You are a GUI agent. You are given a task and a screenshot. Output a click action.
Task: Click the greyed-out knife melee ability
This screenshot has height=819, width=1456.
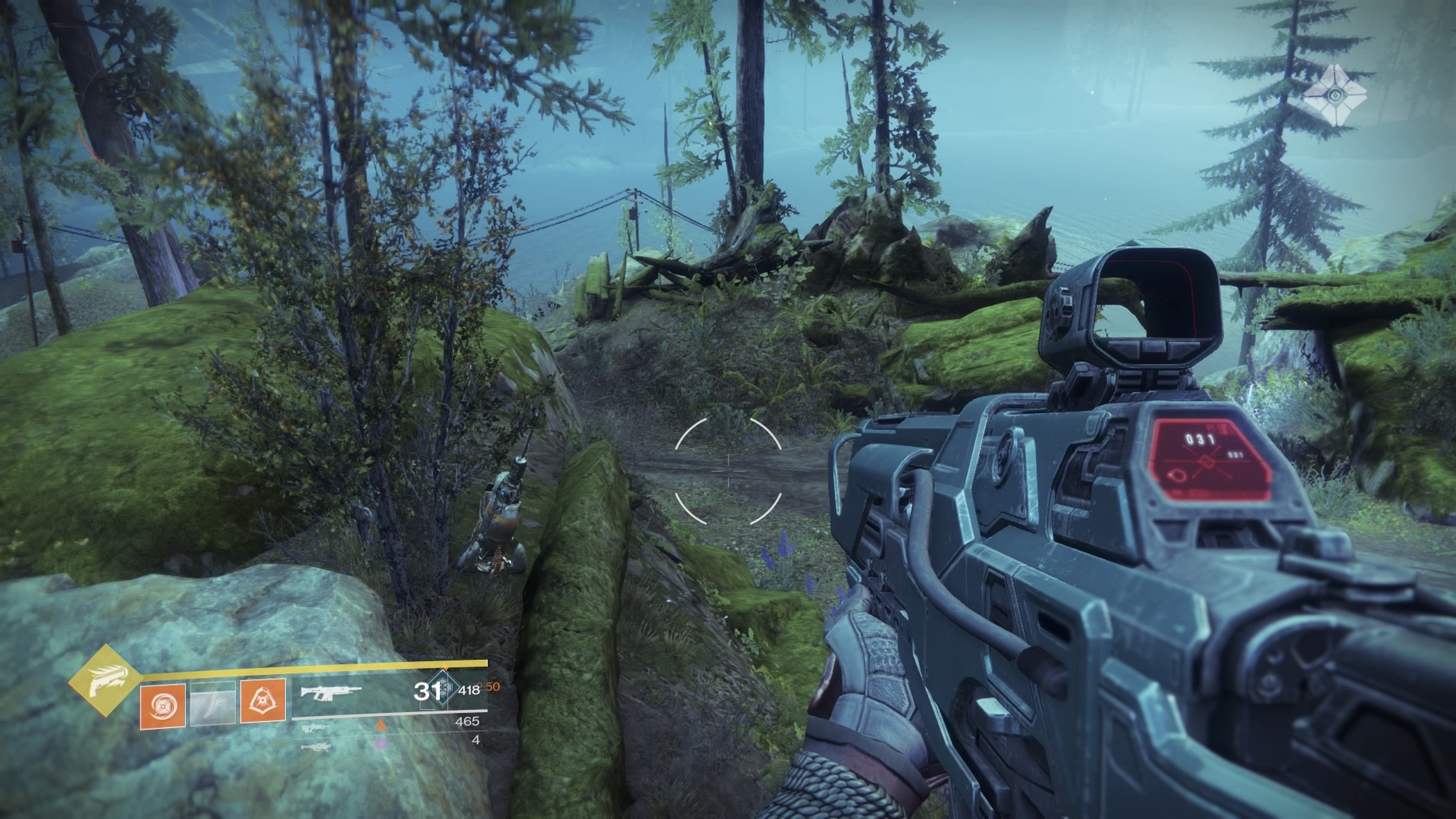[x=212, y=704]
